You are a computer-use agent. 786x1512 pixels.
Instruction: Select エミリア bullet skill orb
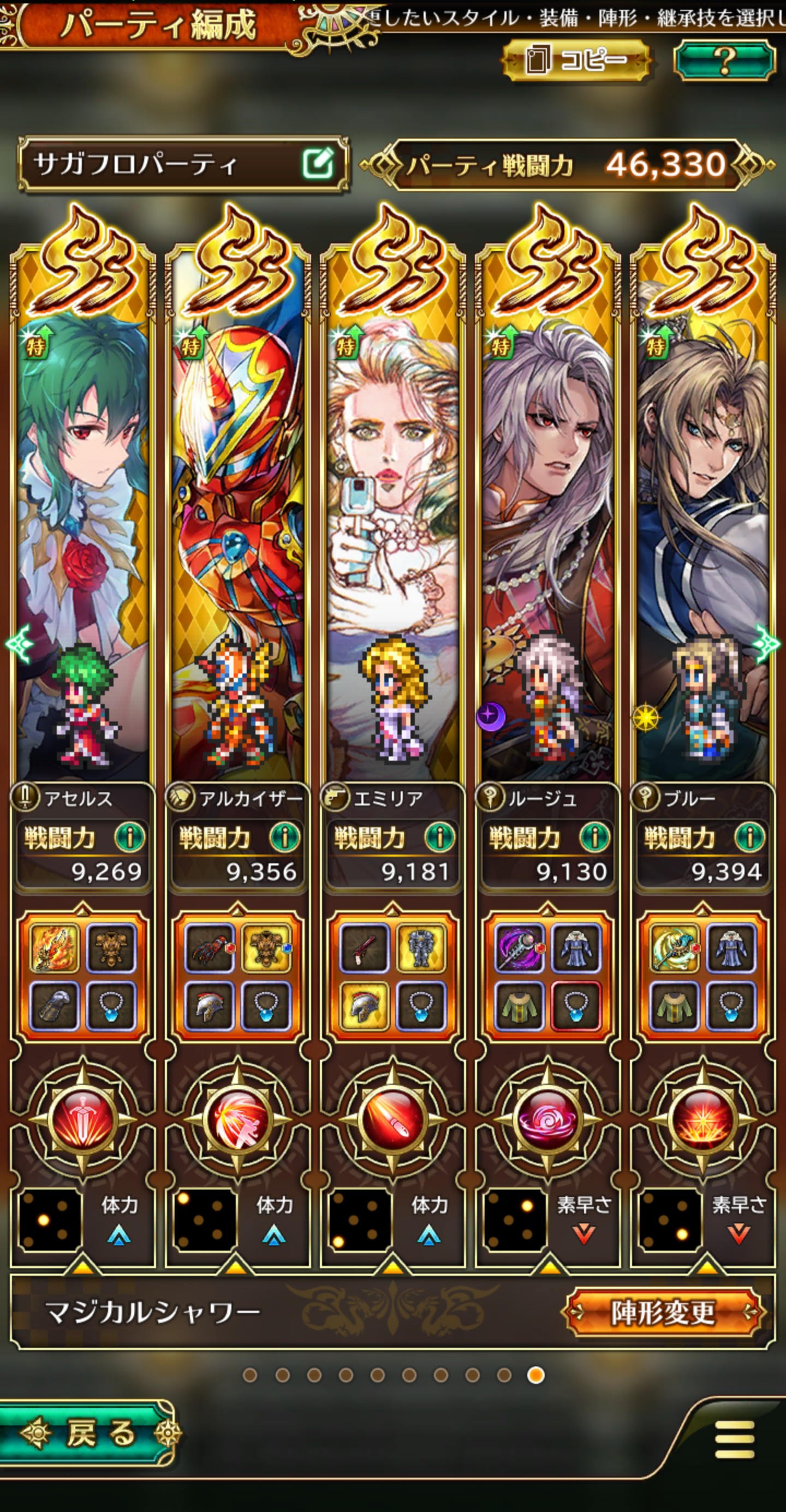click(x=392, y=1119)
